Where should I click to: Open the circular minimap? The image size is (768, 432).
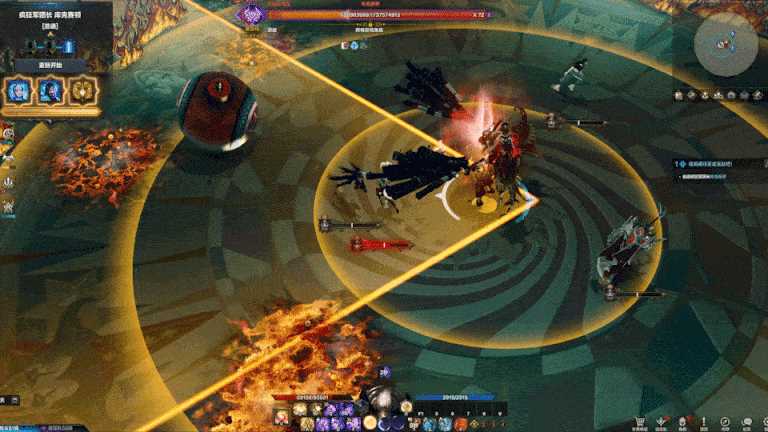pos(726,44)
